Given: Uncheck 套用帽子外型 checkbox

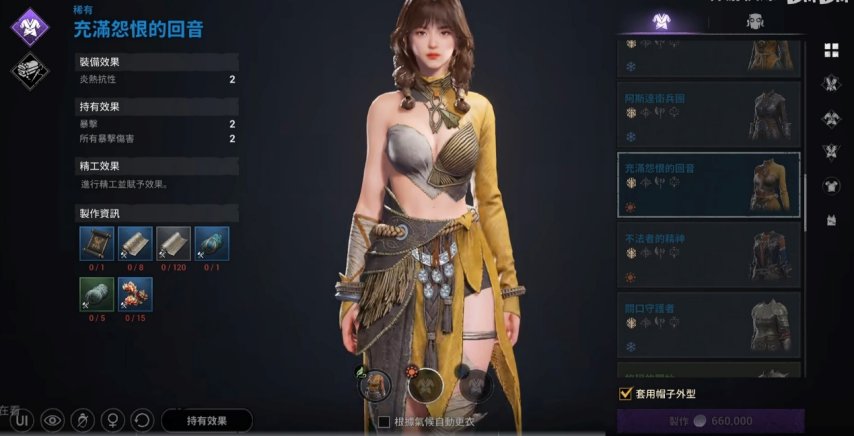Looking at the screenshot, I should point(626,394).
